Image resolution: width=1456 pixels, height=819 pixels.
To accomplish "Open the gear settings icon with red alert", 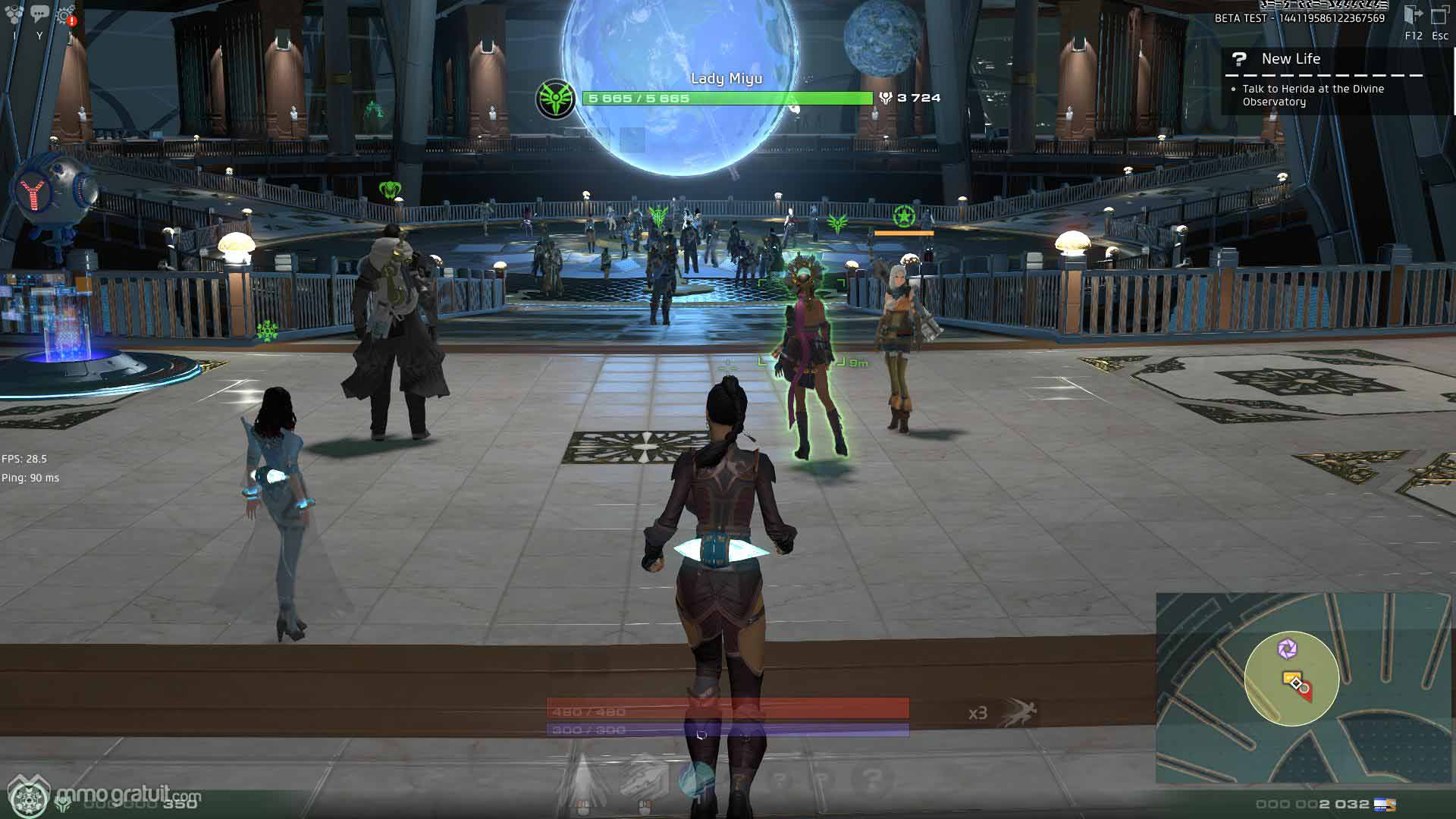I will tap(66, 14).
